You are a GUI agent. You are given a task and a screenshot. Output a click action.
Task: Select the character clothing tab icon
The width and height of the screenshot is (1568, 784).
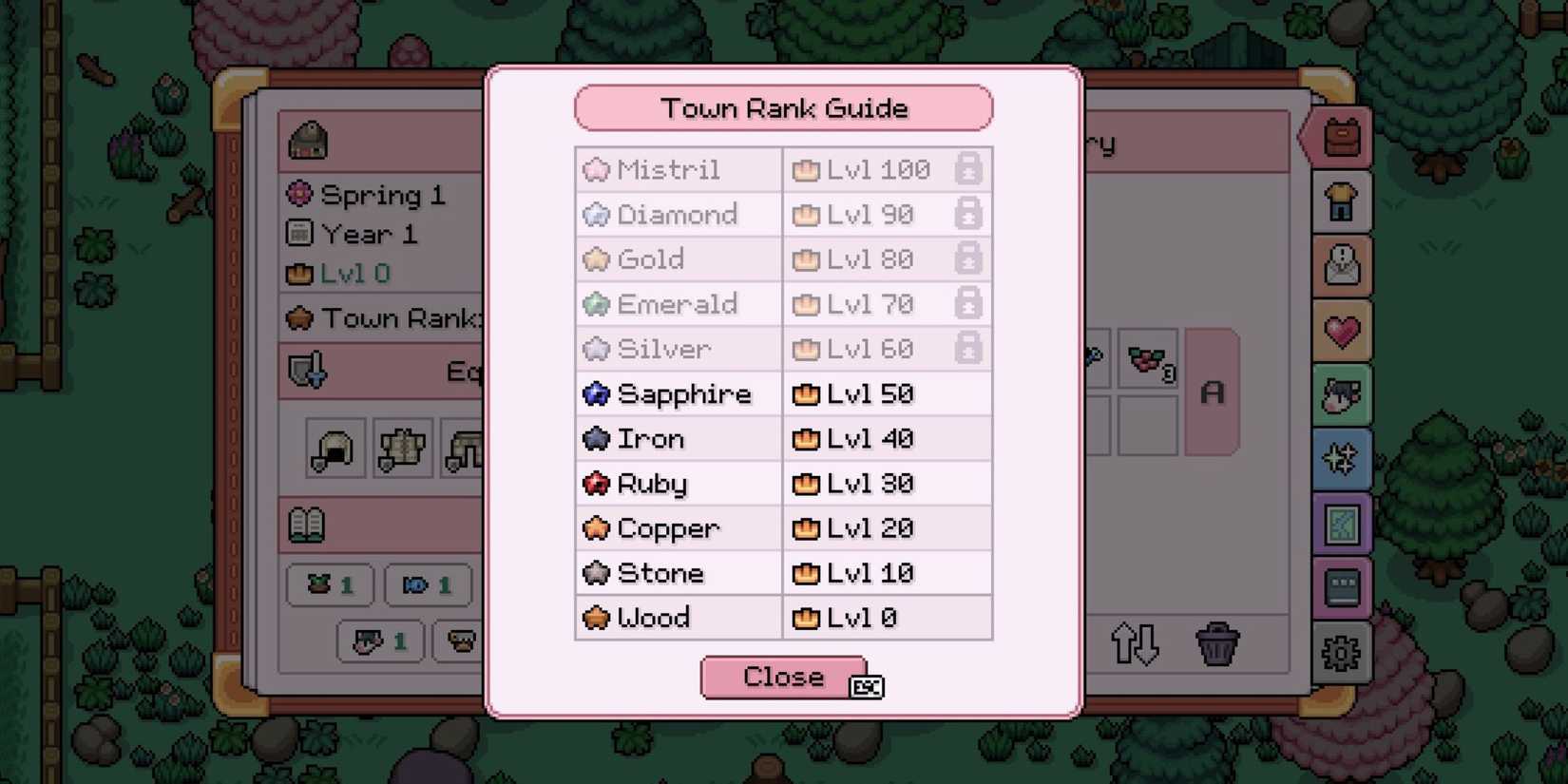pos(1339,202)
